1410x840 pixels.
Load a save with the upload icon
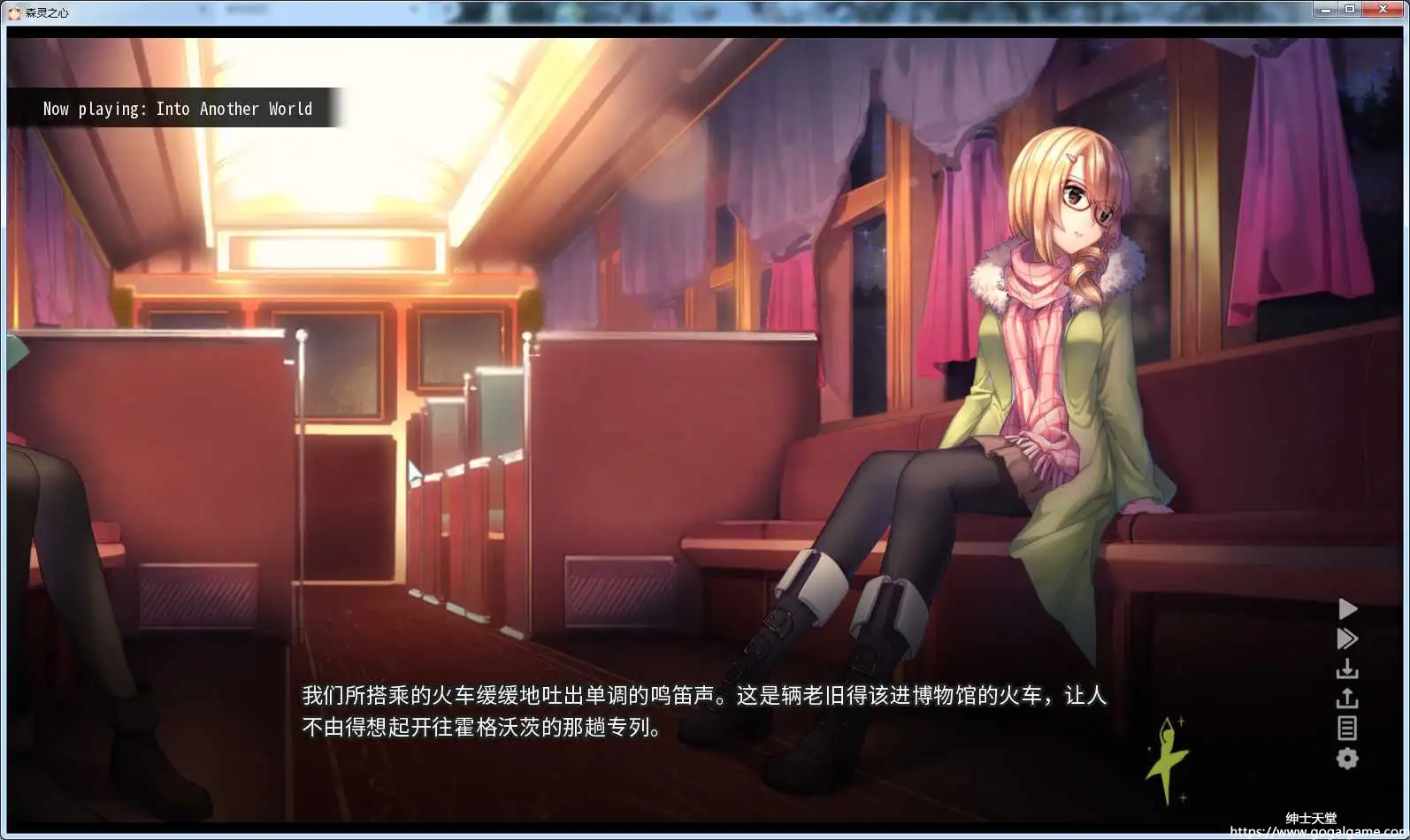click(1347, 698)
